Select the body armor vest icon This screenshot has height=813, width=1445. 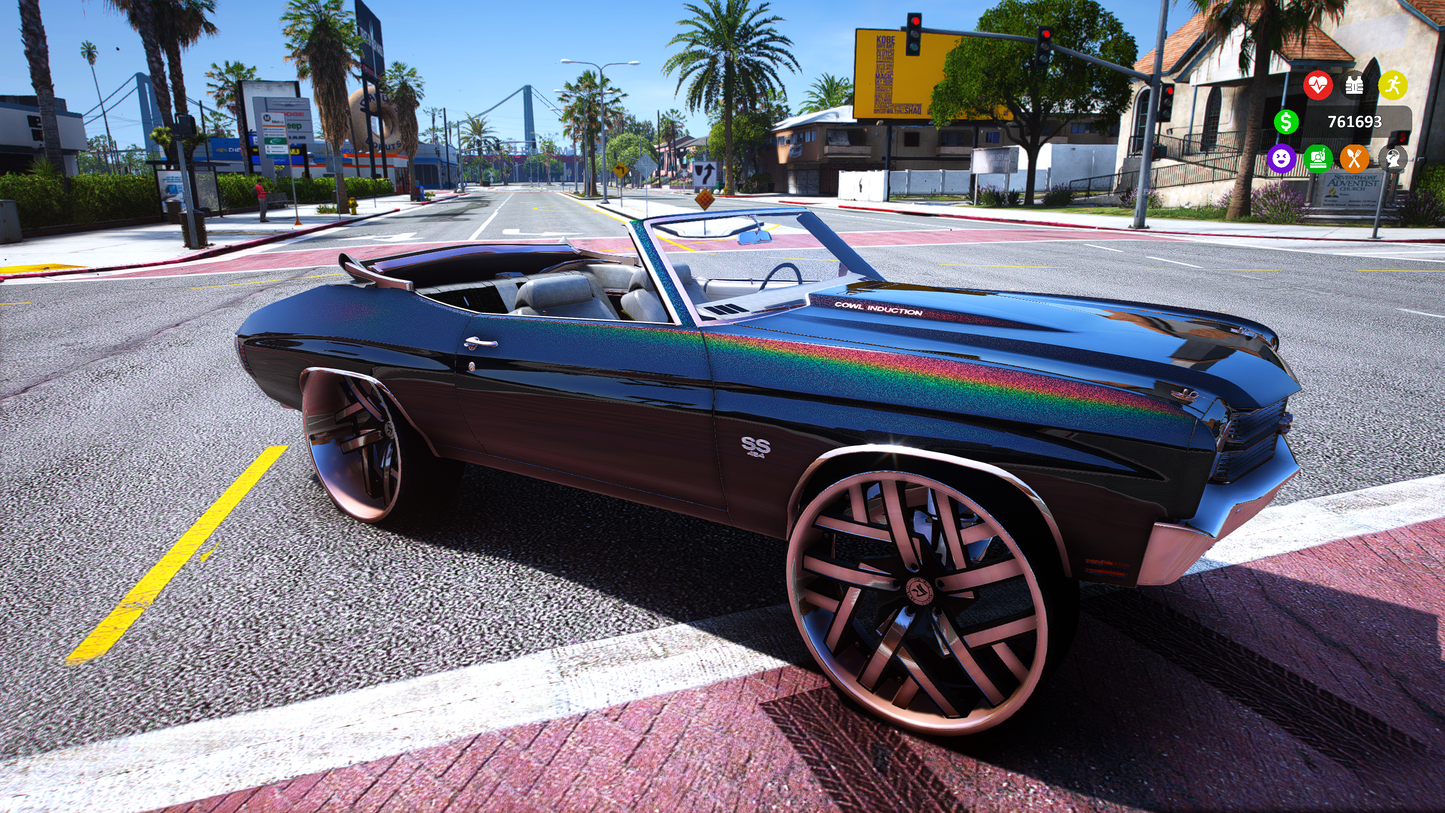1355,85
